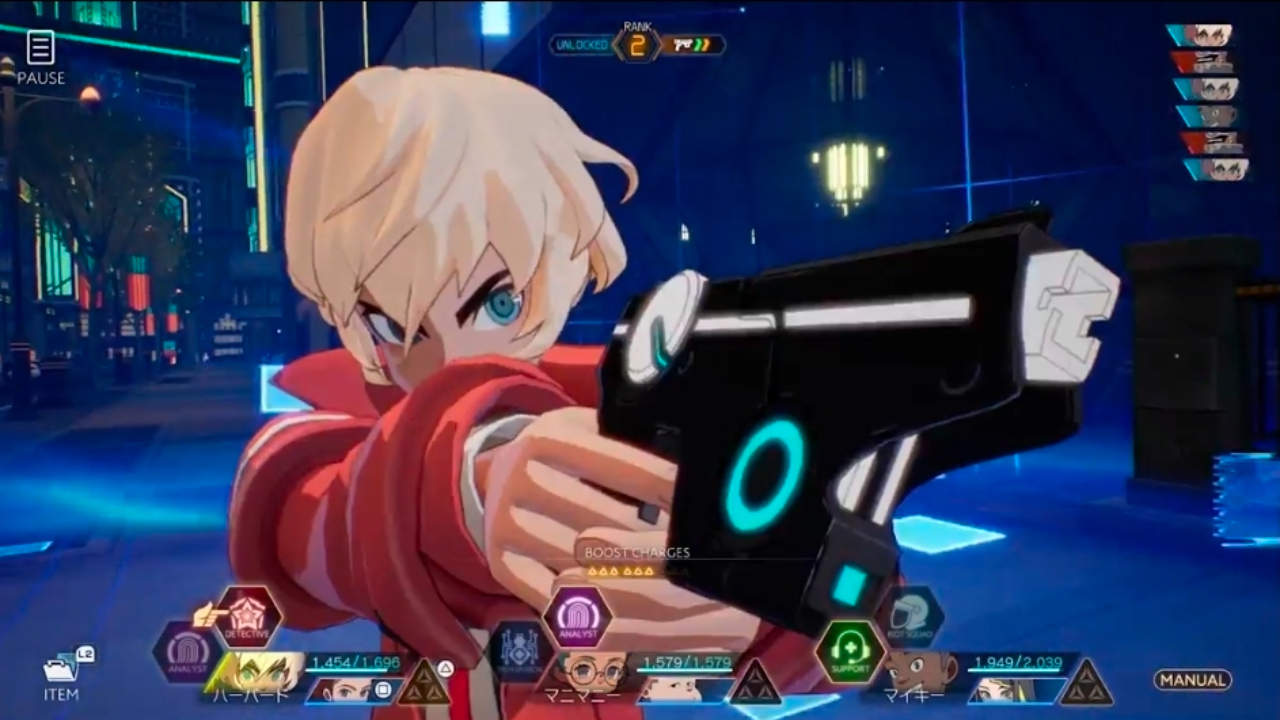Select the glasses-wearing party member portrait
This screenshot has height=720, width=1280.
(592, 671)
